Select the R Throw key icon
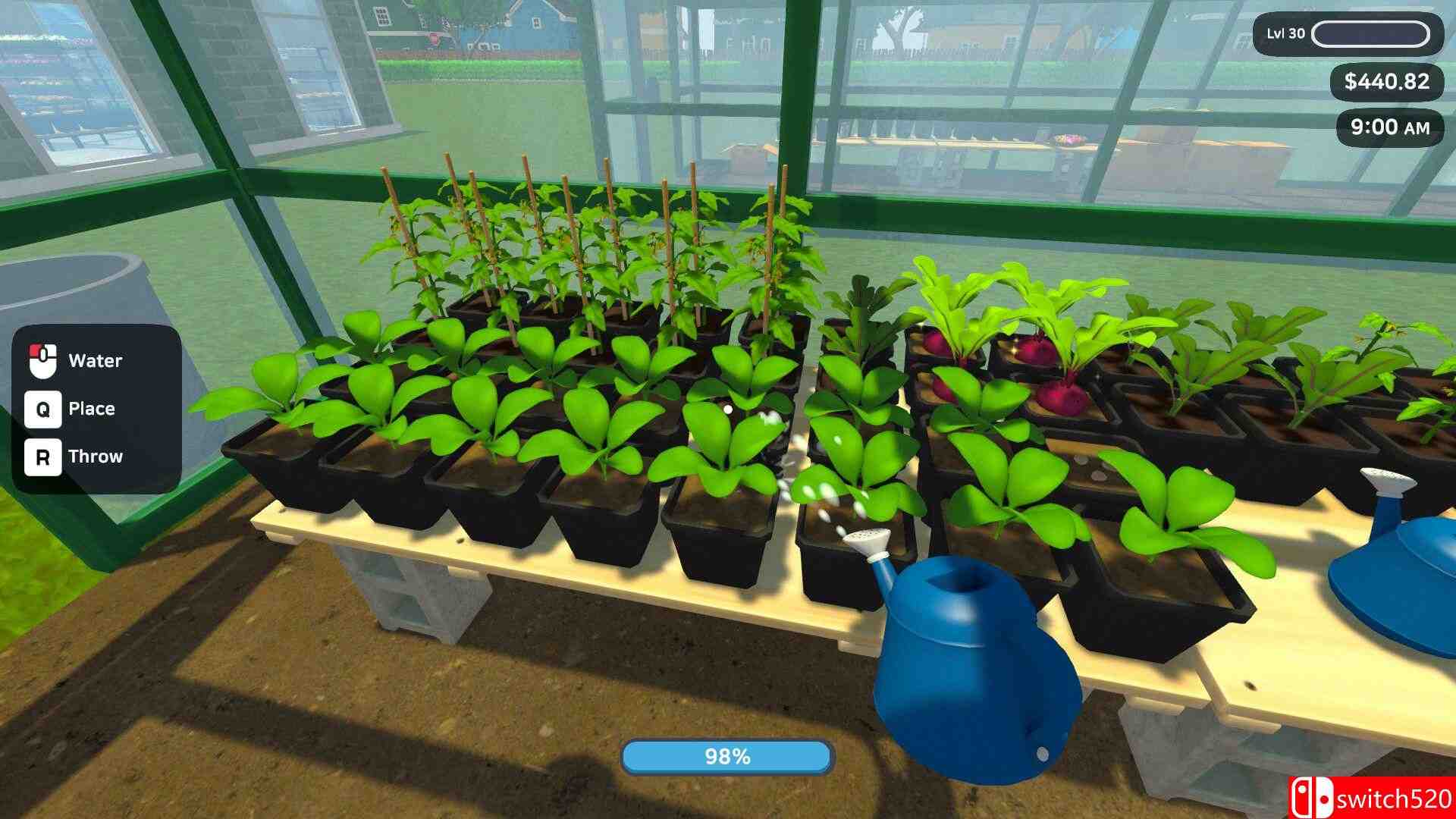1456x819 pixels. tap(45, 456)
